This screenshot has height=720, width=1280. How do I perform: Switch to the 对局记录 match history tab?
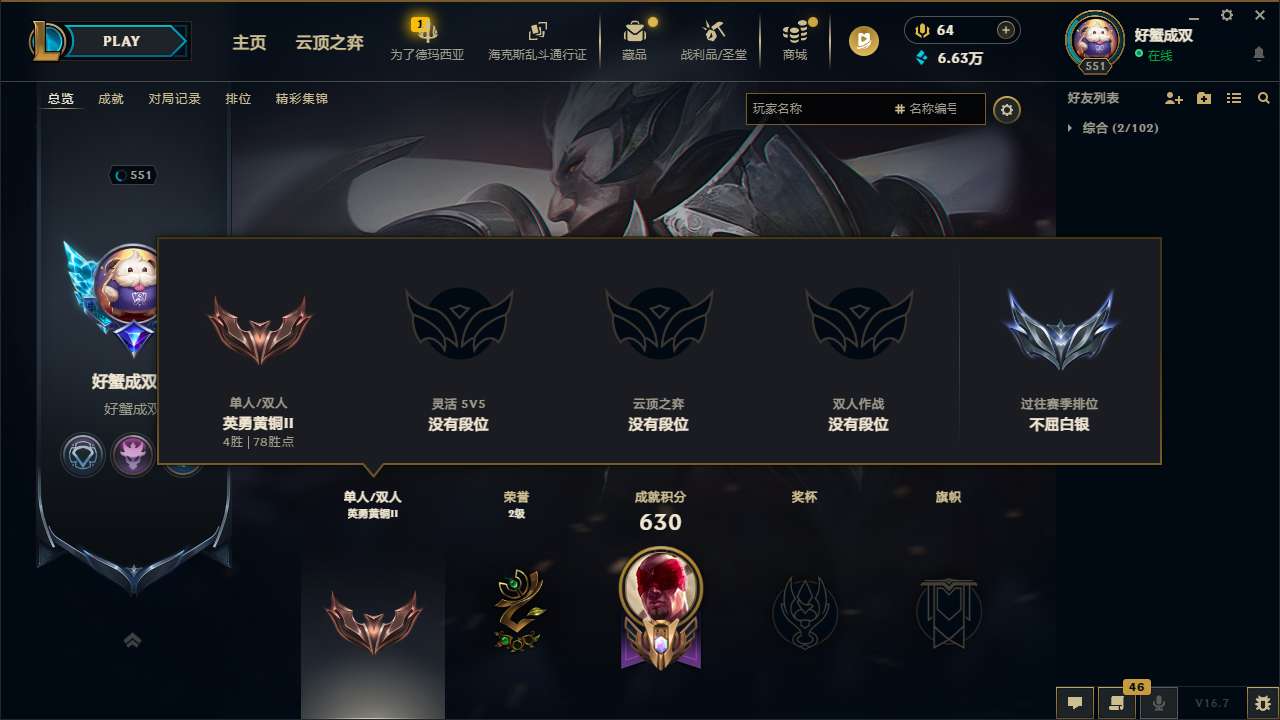[x=175, y=98]
